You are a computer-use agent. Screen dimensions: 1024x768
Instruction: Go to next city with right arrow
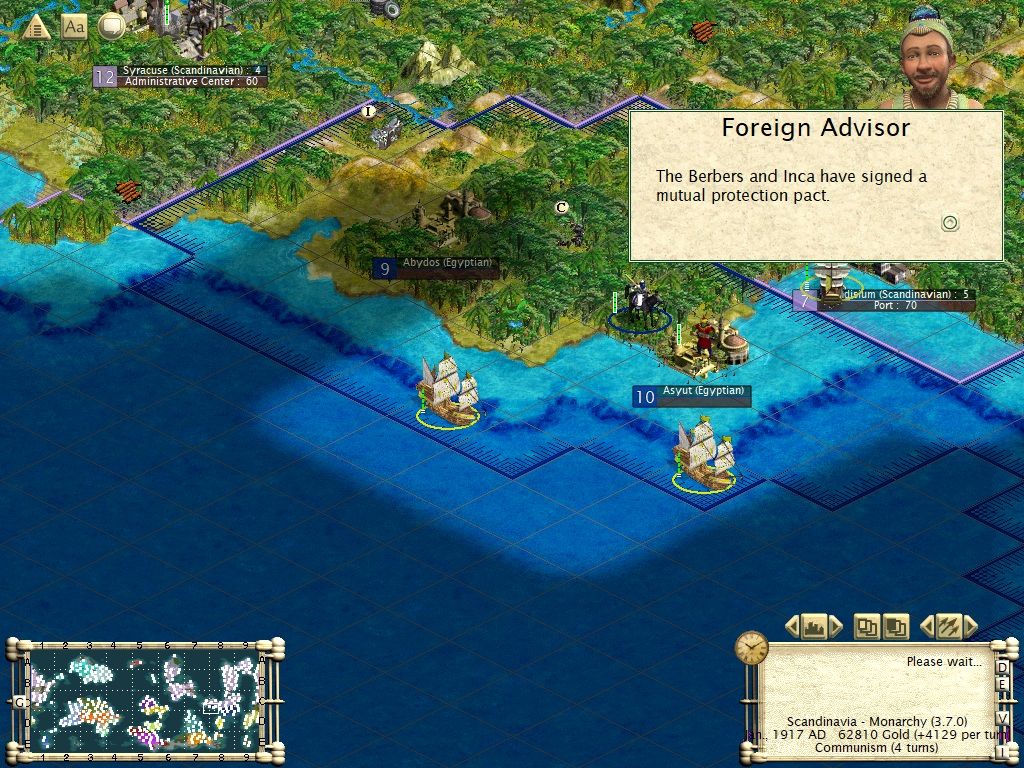click(837, 627)
